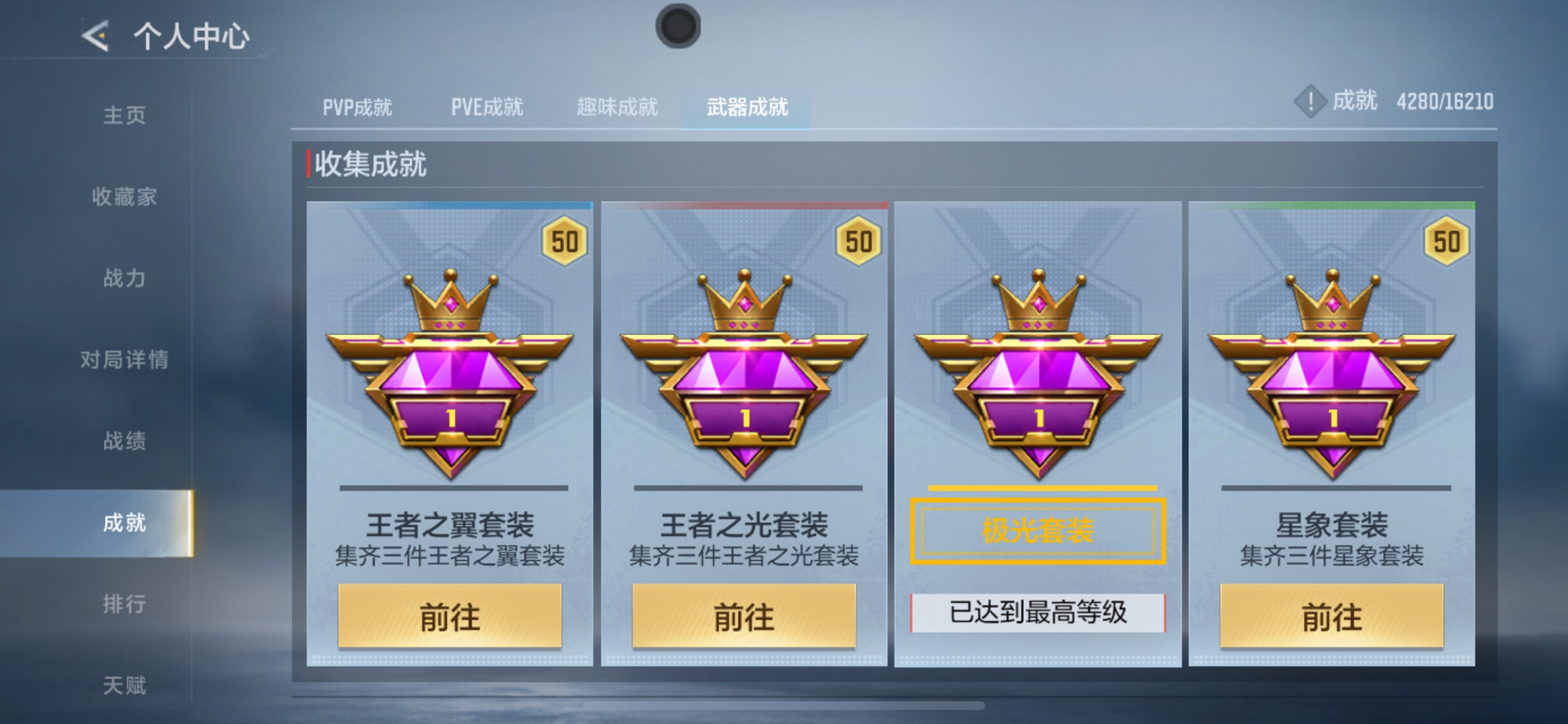
Task: Switch to the PVE成就 tab
Action: pos(487,106)
